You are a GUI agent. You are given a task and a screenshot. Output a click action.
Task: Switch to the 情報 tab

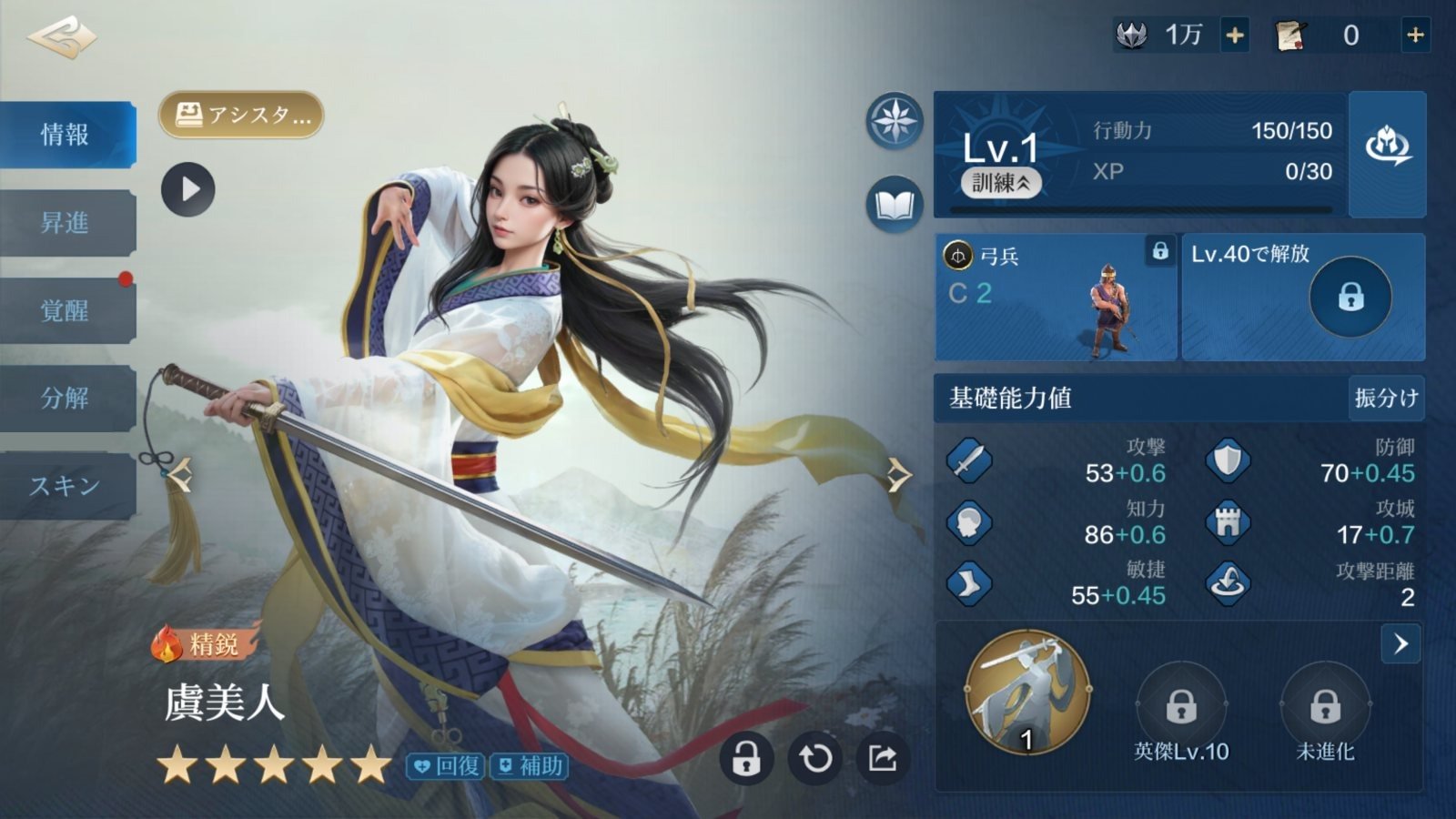click(66, 135)
